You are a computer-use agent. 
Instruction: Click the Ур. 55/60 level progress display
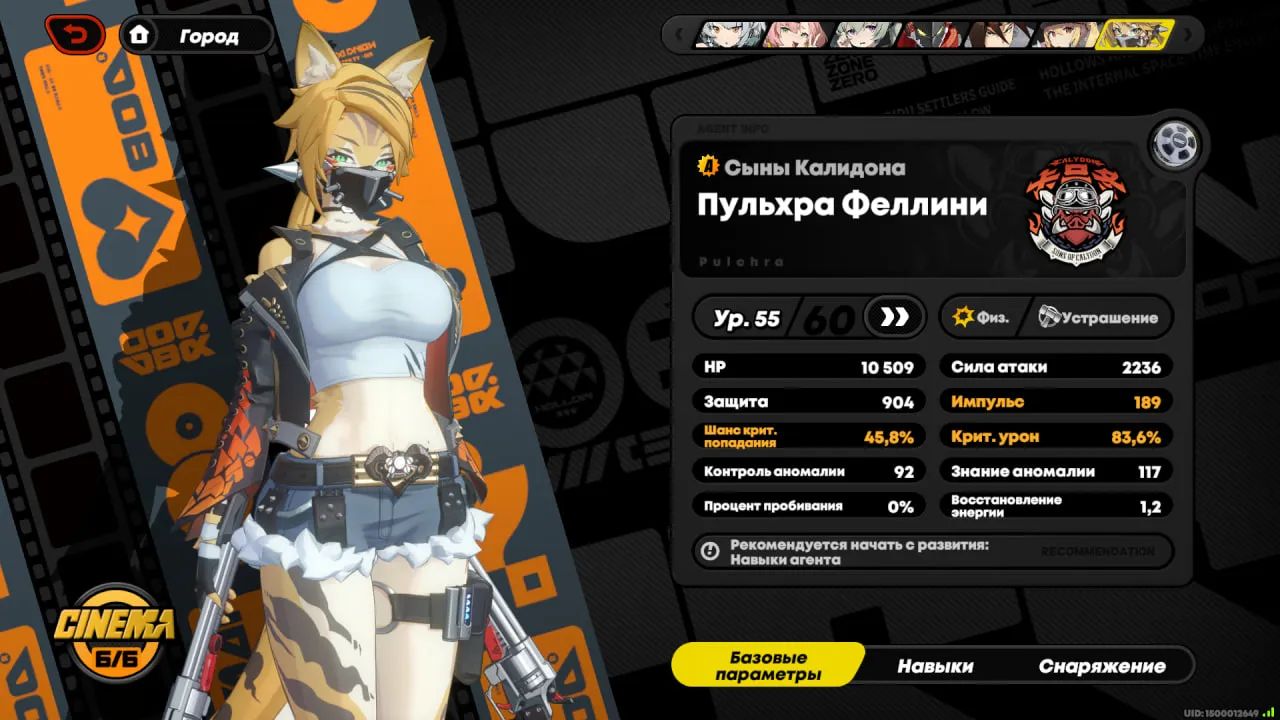(x=785, y=317)
